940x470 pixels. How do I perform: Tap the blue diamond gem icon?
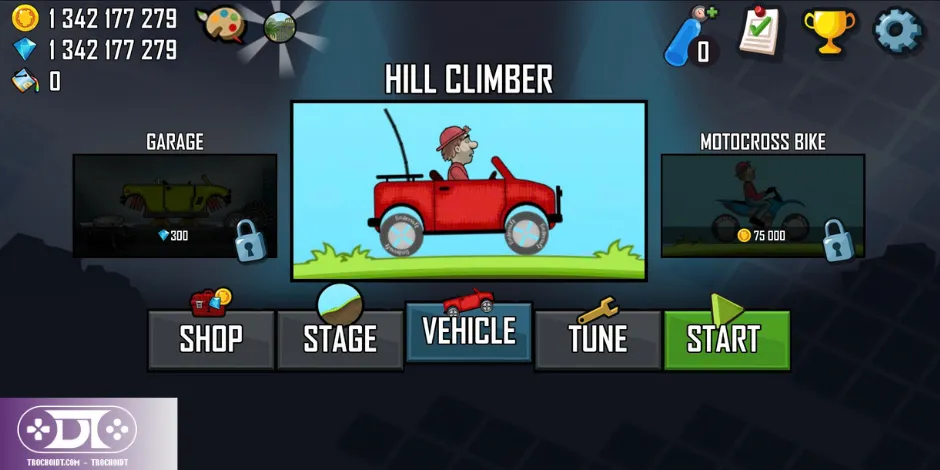tap(25, 49)
